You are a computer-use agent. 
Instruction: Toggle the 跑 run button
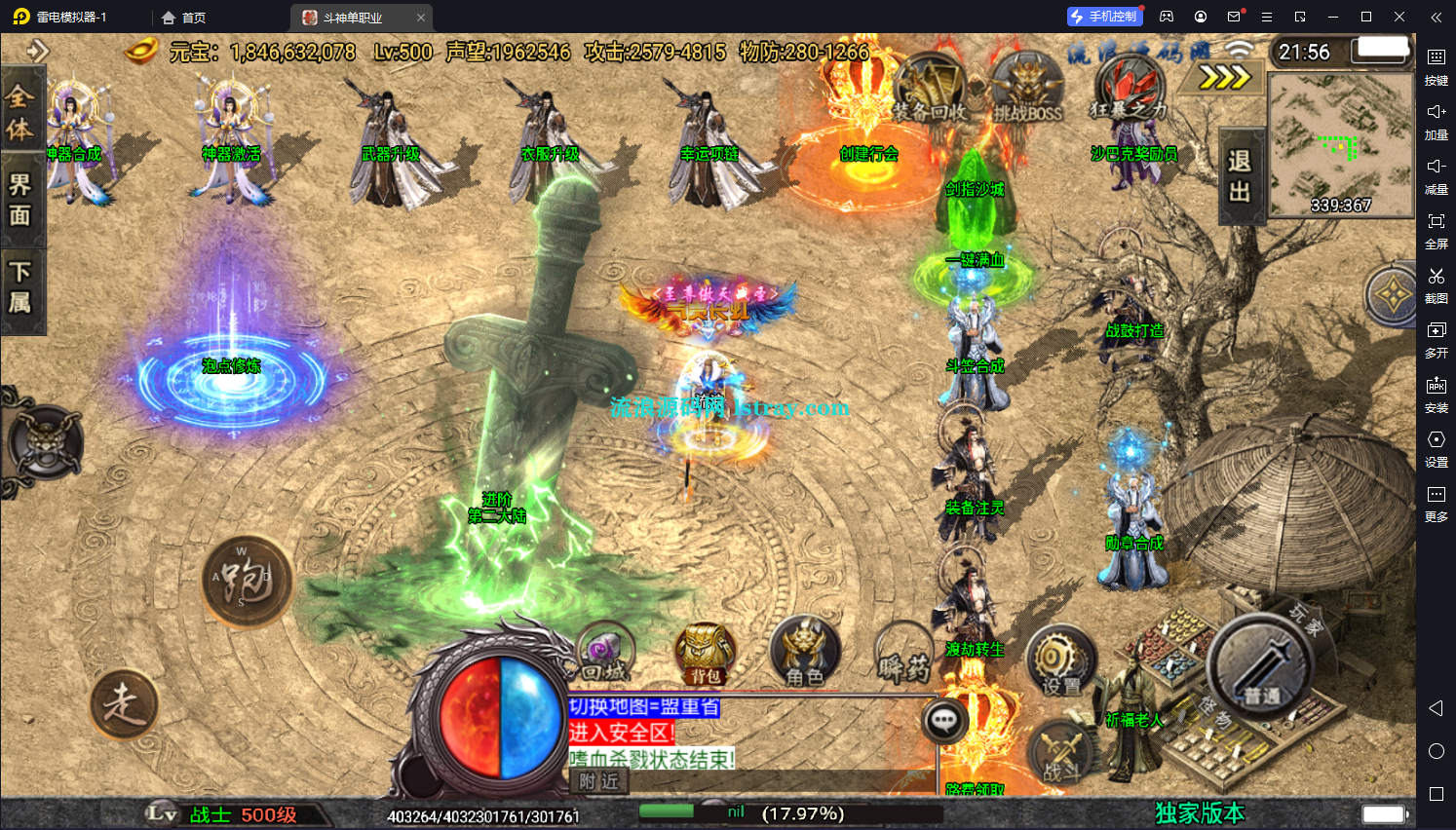point(247,581)
